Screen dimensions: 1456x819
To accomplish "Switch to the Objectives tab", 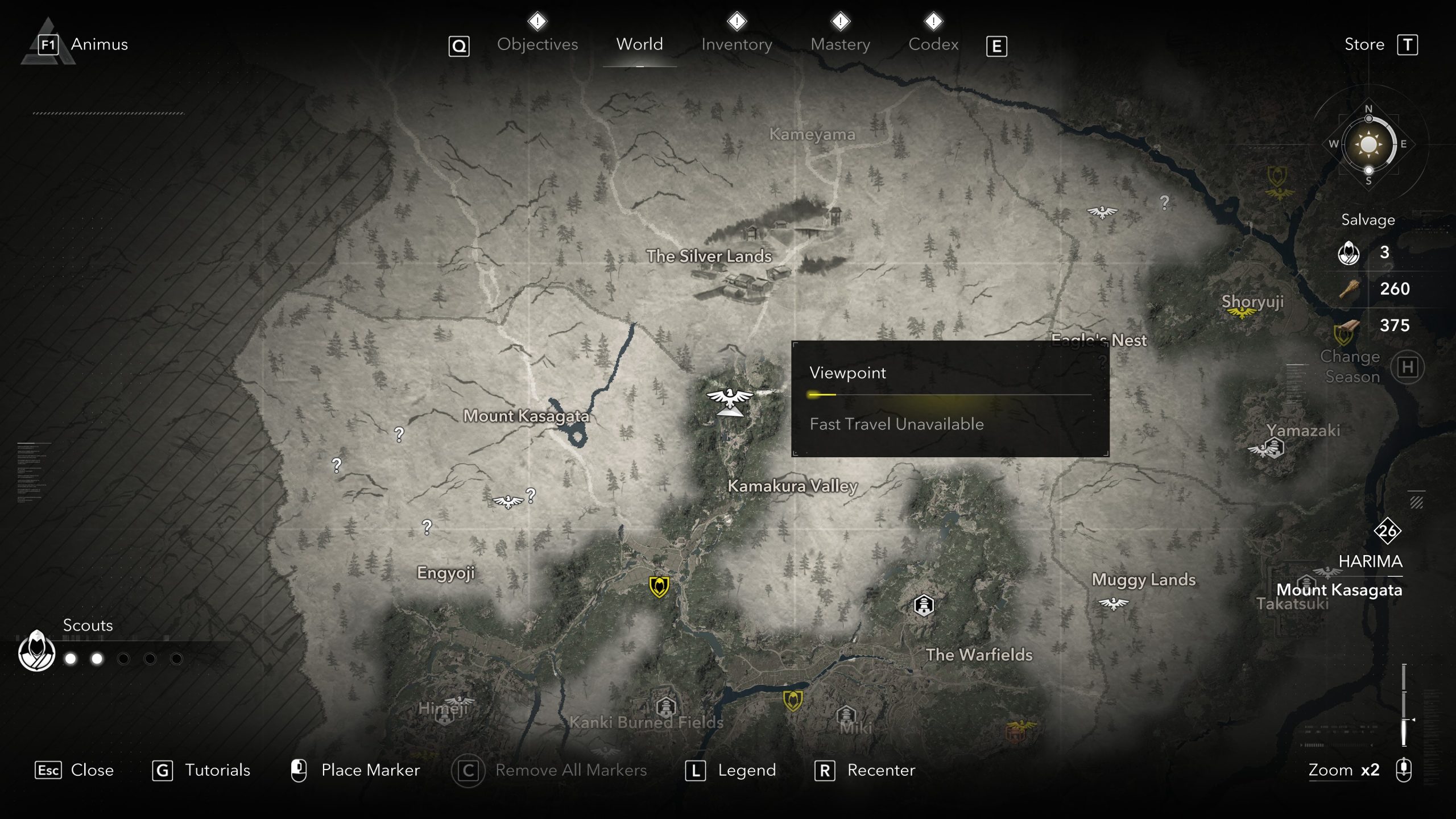I will [x=537, y=44].
